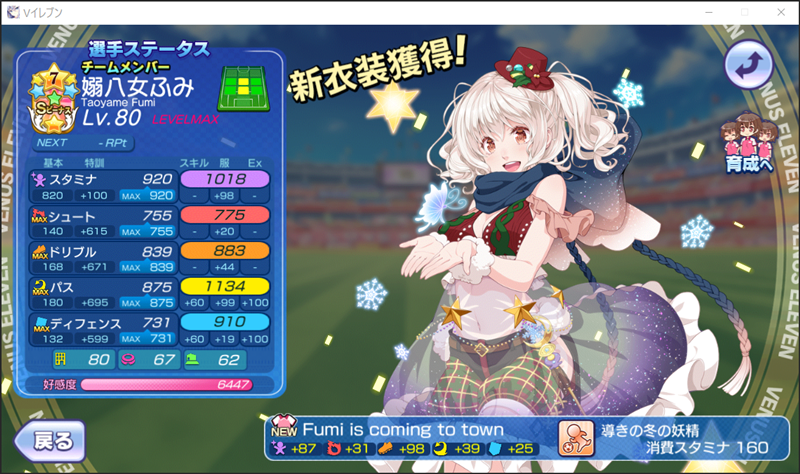Close the game window
The image size is (800, 474).
pyautogui.click(x=776, y=12)
